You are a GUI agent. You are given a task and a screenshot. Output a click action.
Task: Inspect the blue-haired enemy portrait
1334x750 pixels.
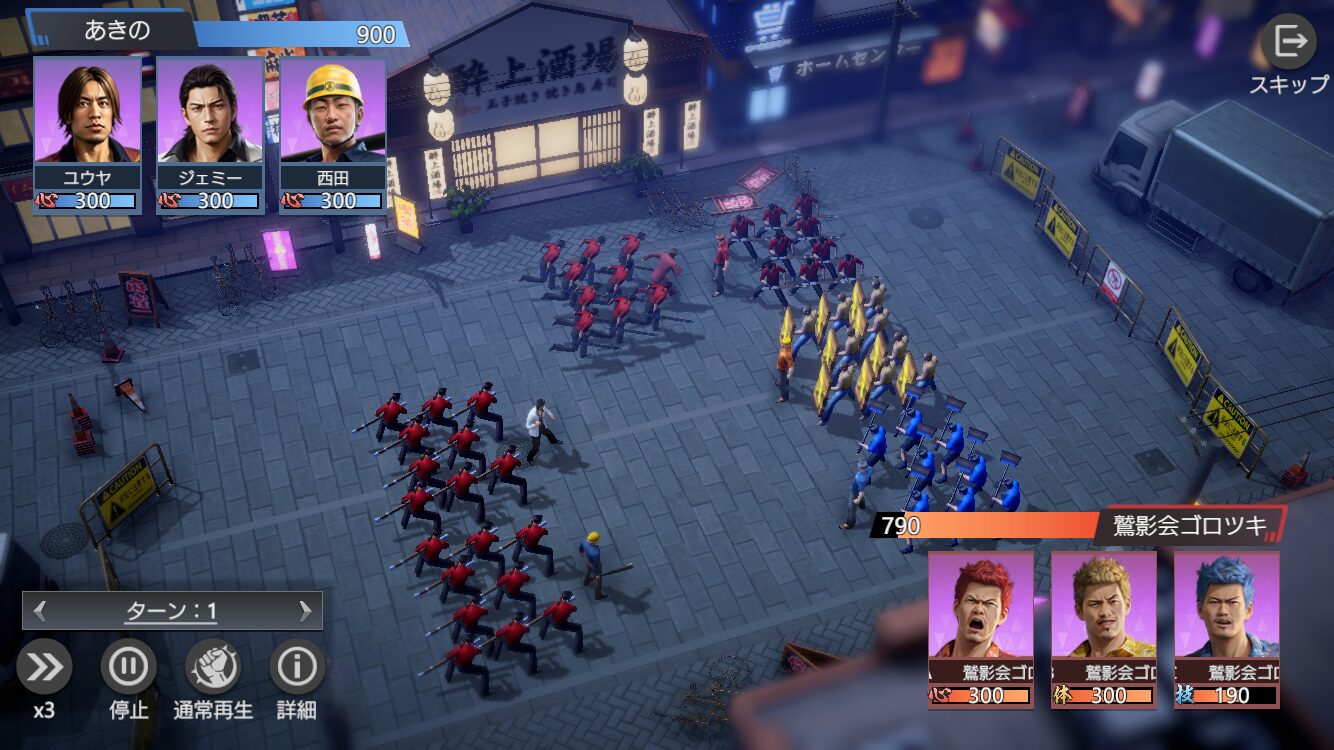coord(1226,606)
